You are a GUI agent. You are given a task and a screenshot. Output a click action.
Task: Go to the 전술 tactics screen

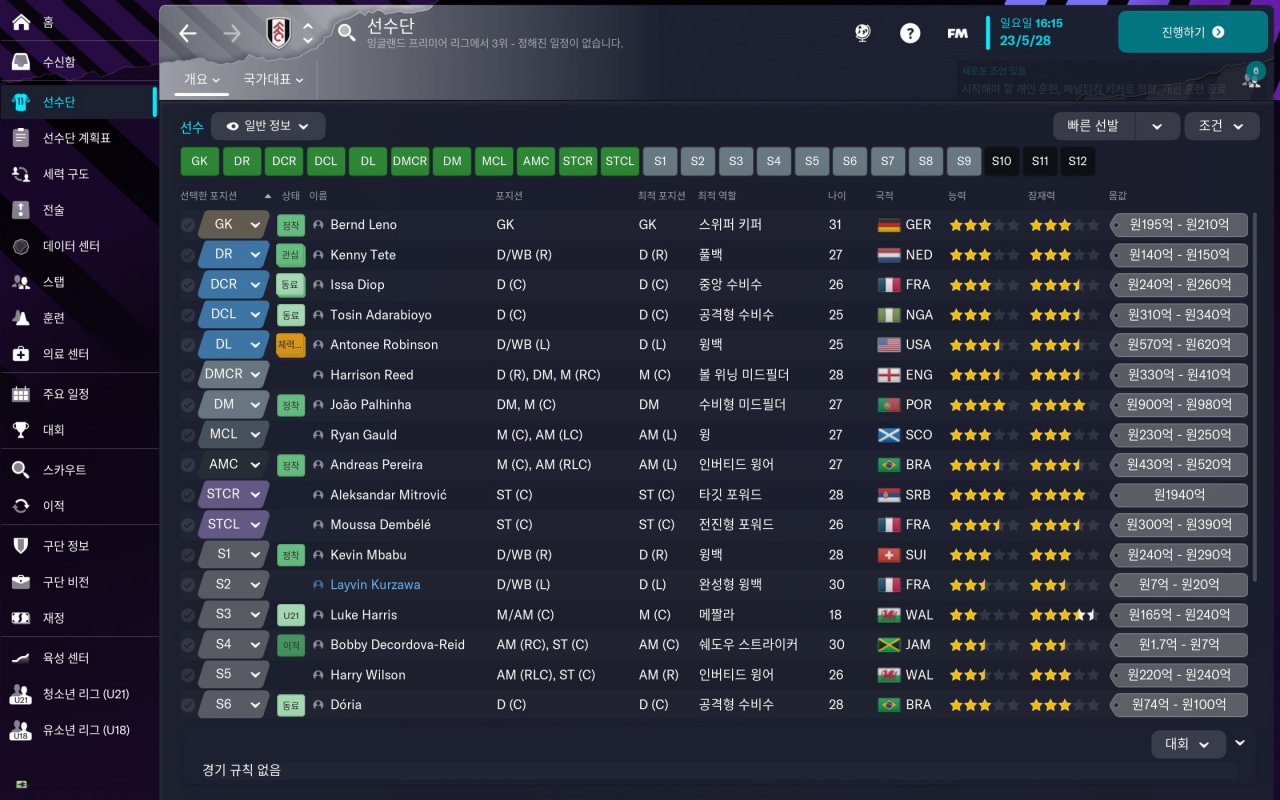[53, 210]
